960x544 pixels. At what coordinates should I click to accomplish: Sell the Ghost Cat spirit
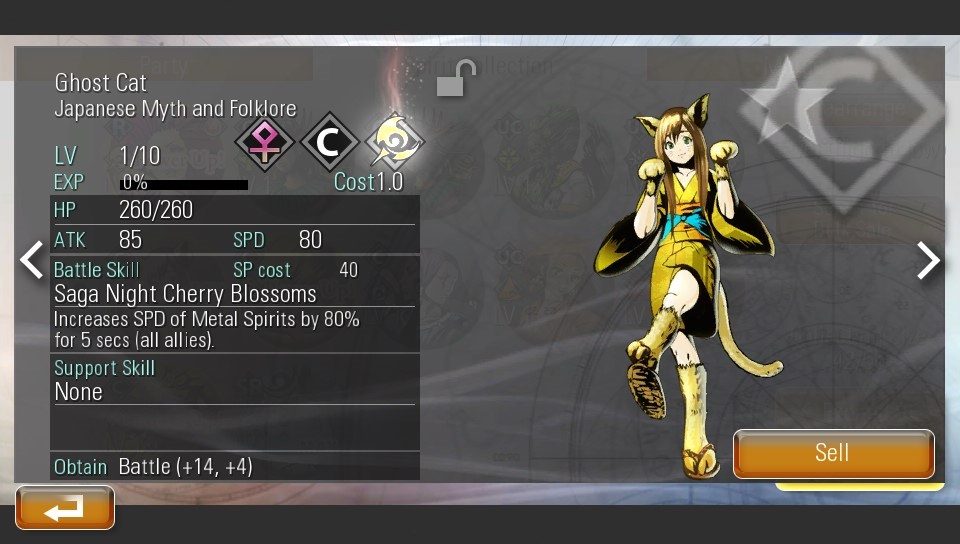[x=833, y=453]
